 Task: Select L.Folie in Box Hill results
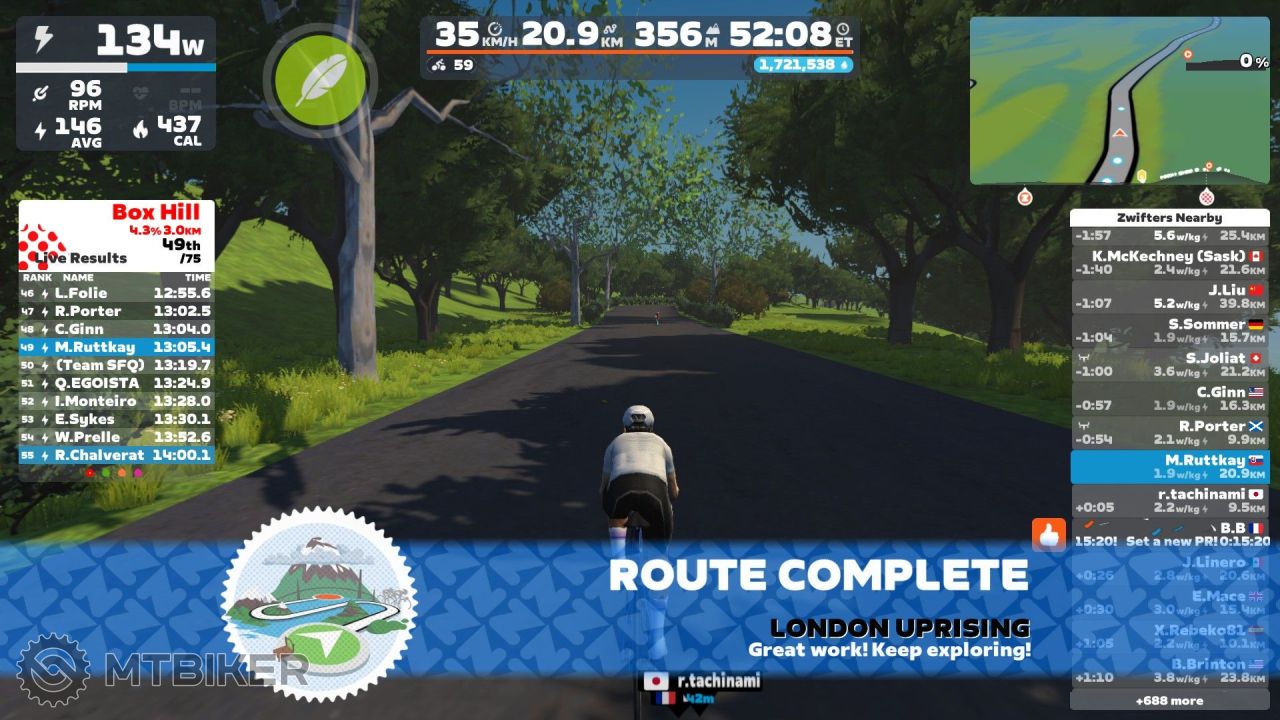click(x=116, y=293)
